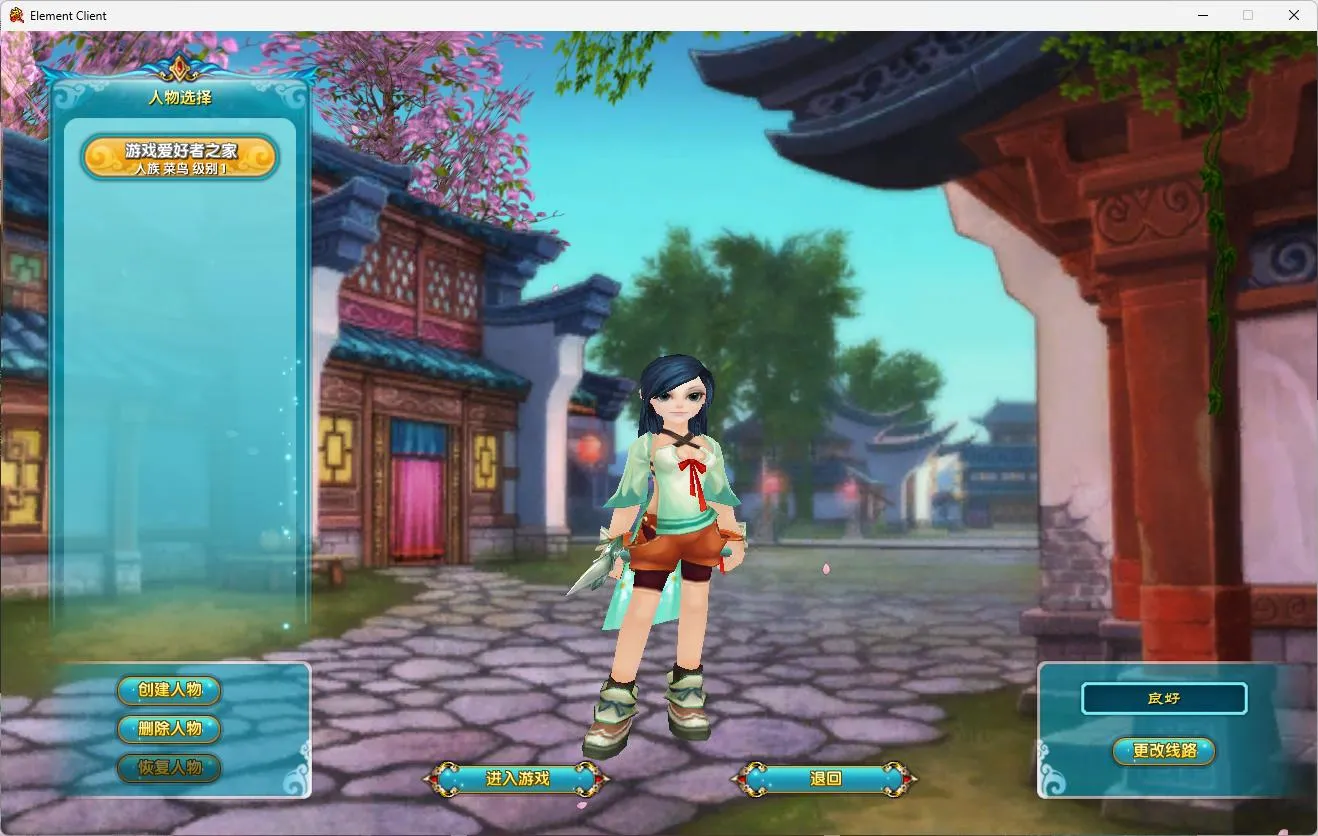Click the 创建人物 button
The height and width of the screenshot is (836, 1318).
point(169,690)
